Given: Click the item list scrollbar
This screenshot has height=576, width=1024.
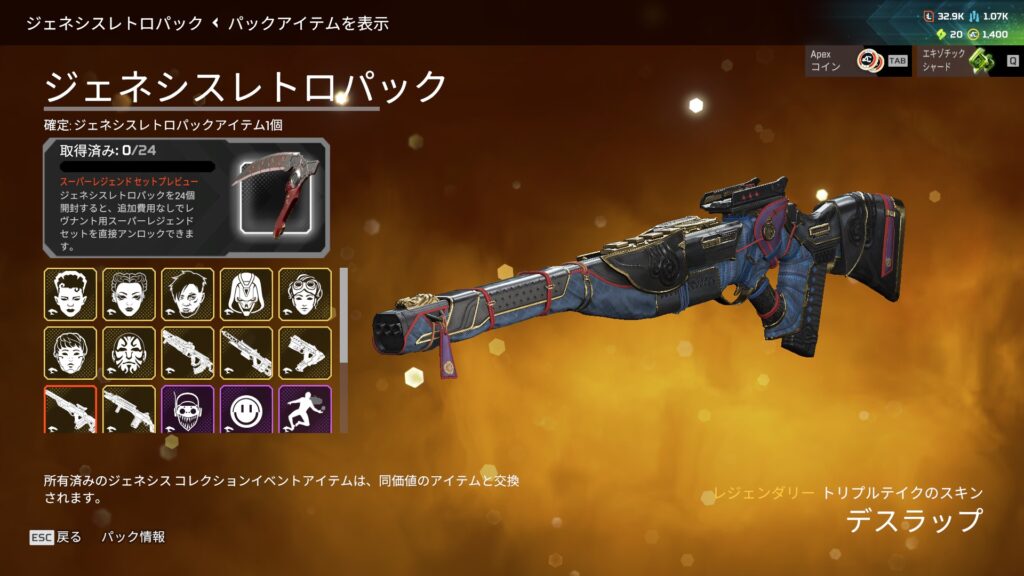Looking at the screenshot, I should coord(343,330).
